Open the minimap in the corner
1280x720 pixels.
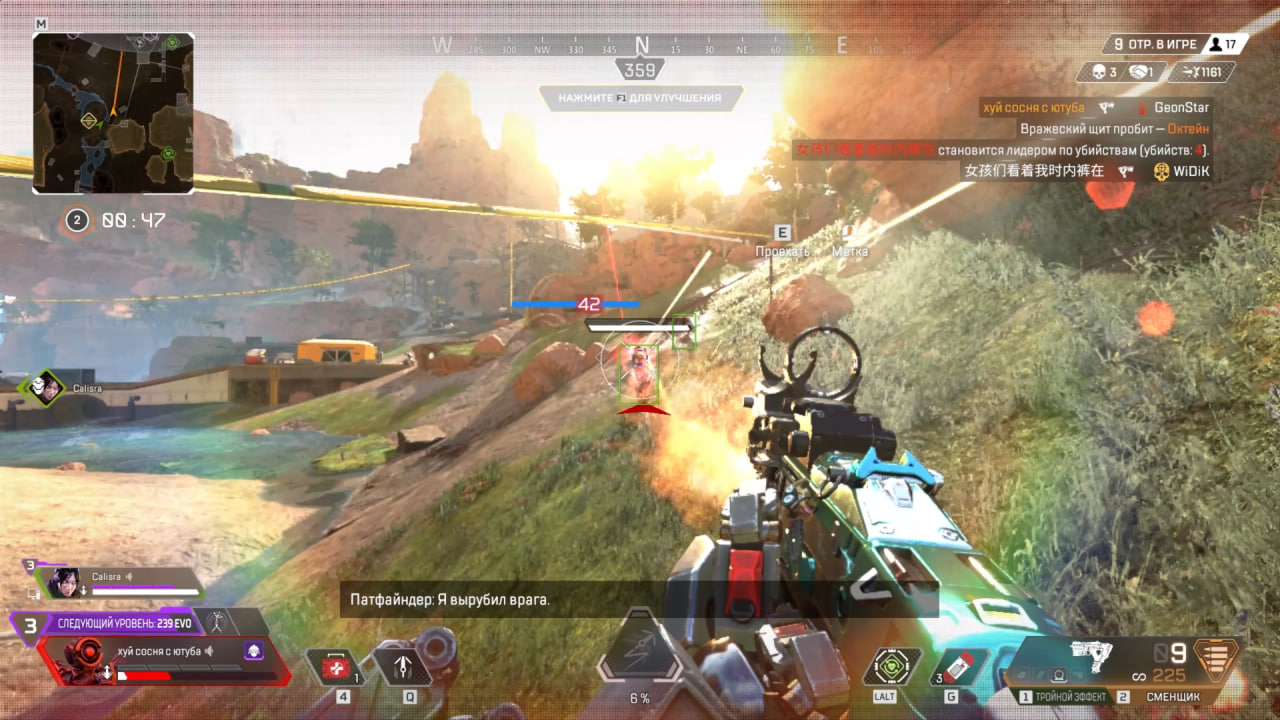click(113, 113)
